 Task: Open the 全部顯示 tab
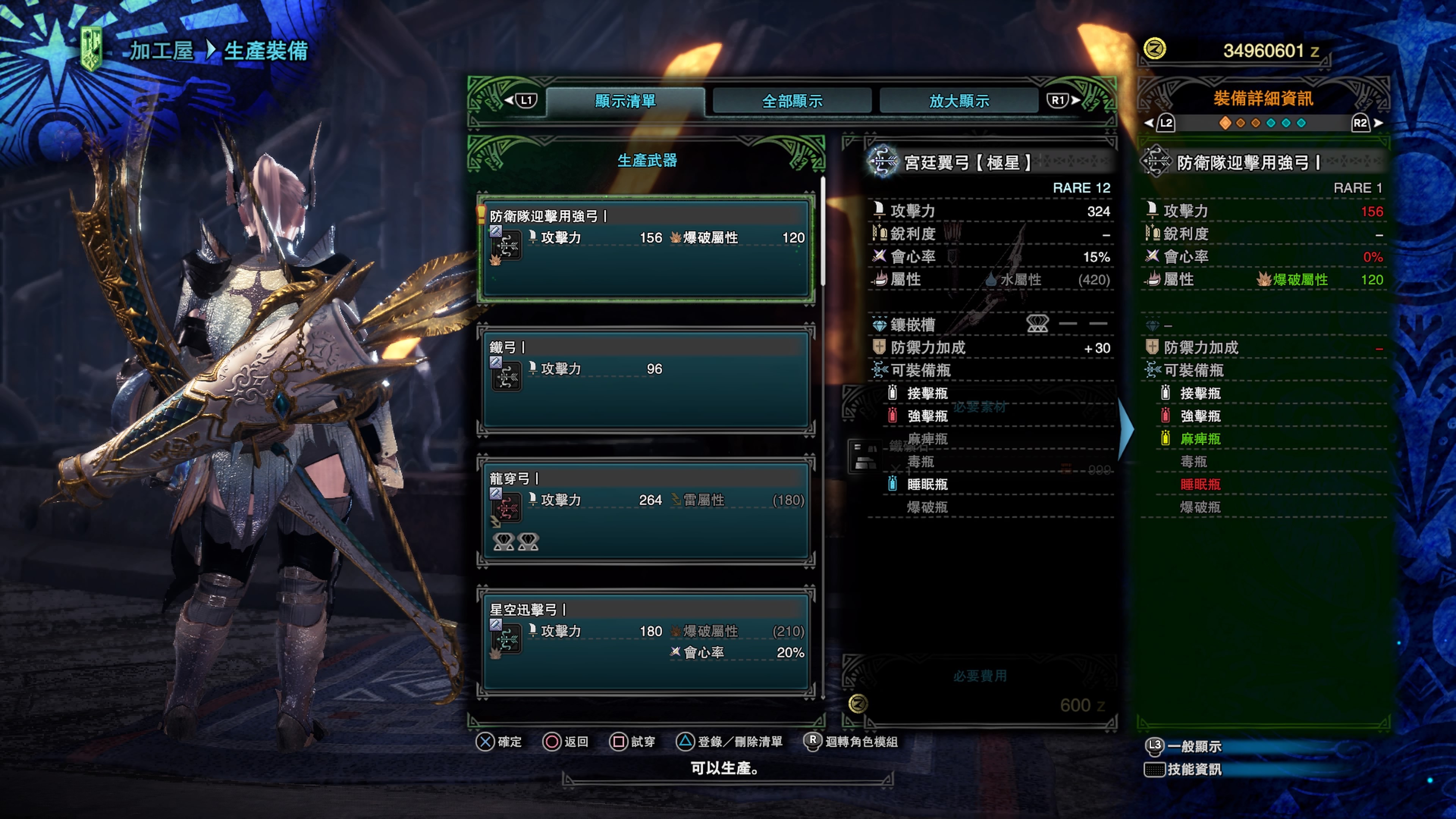(792, 101)
